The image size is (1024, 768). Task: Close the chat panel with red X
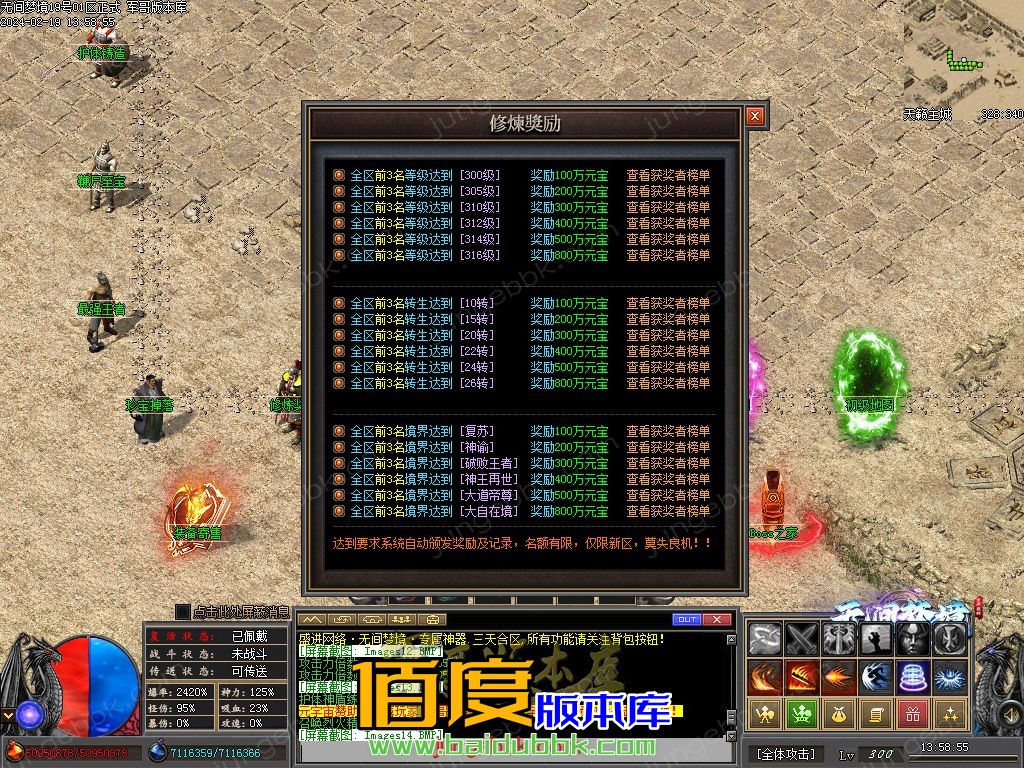(716, 620)
